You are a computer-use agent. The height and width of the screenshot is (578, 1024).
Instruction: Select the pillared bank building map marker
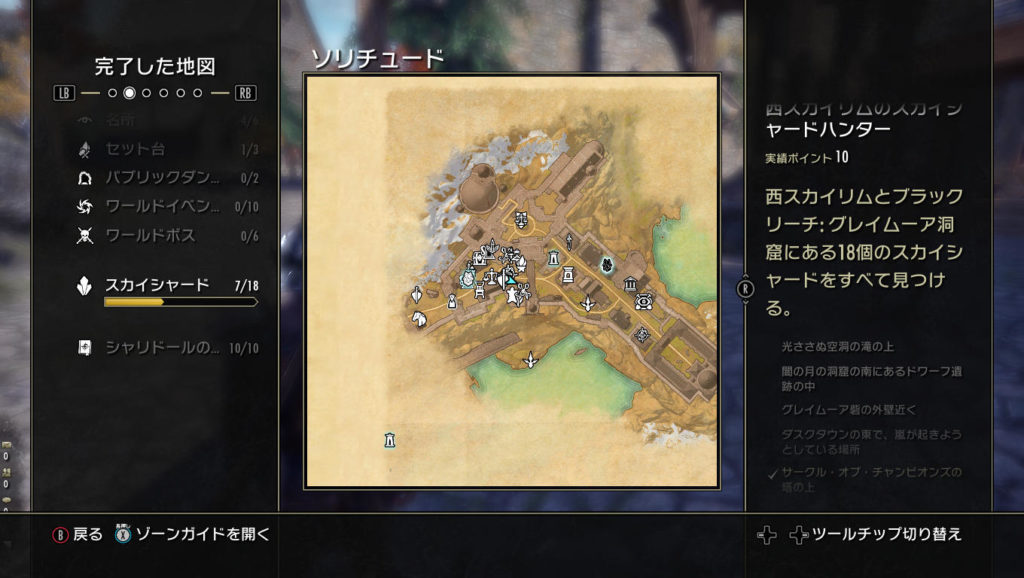631,285
